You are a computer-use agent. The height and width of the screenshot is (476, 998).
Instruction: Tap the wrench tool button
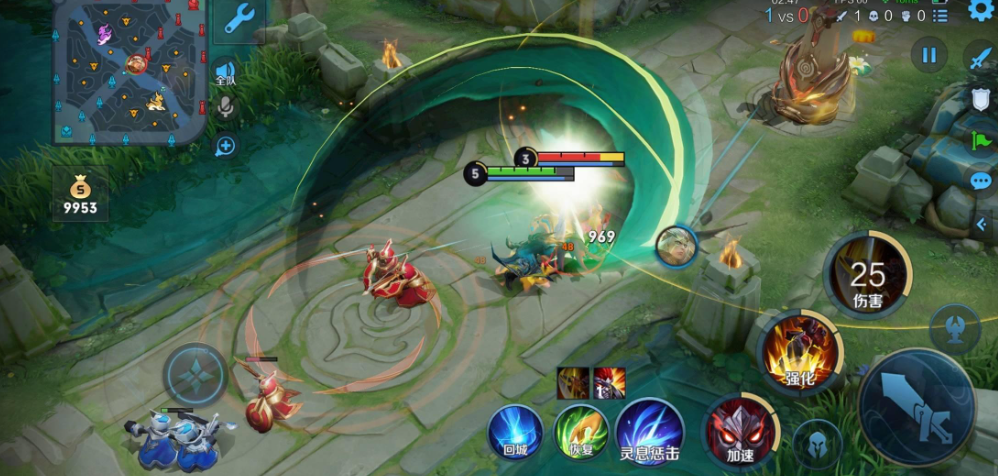pos(239,19)
